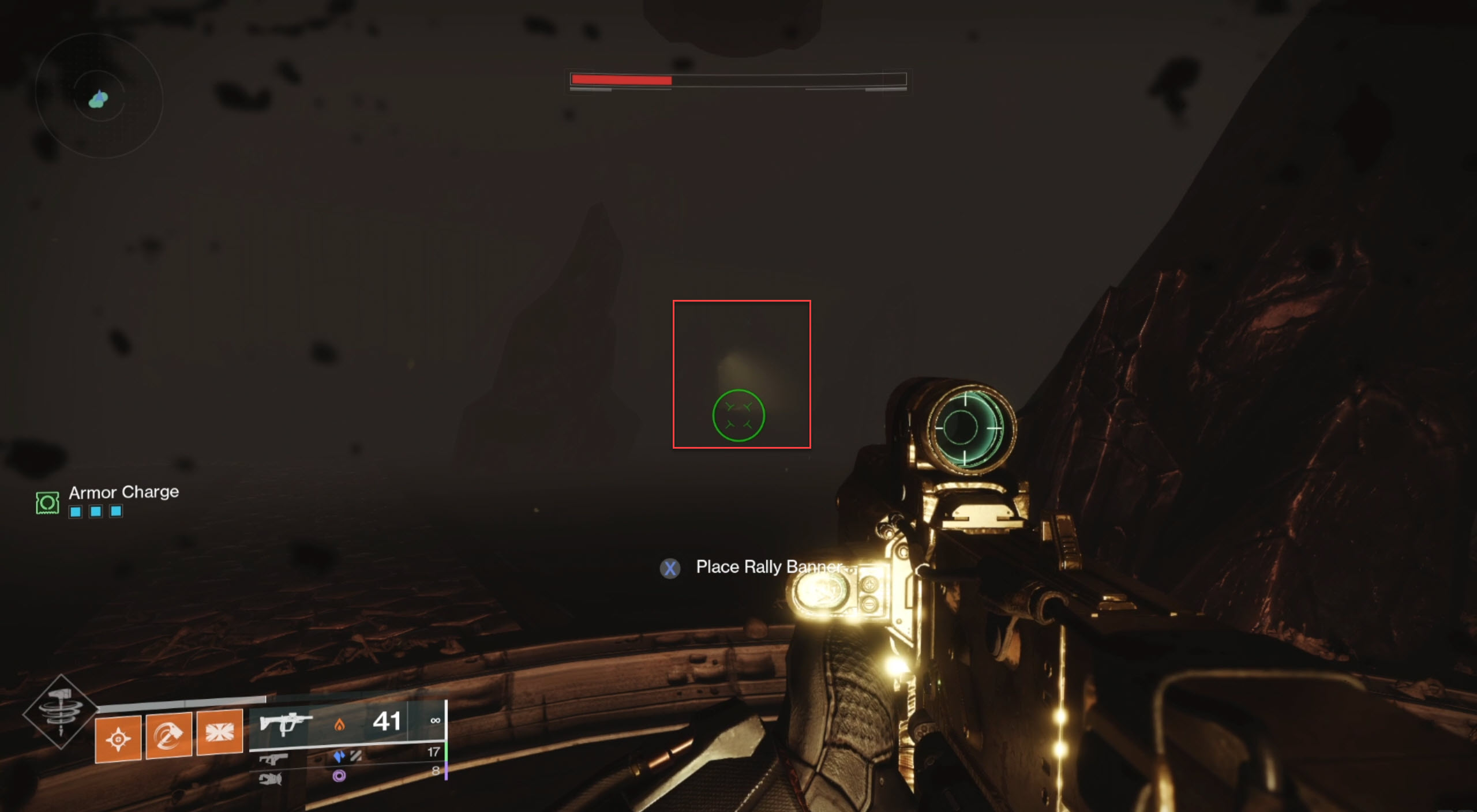Use the orange grenade ability icon
This screenshot has width=1477, height=812.
pos(118,739)
